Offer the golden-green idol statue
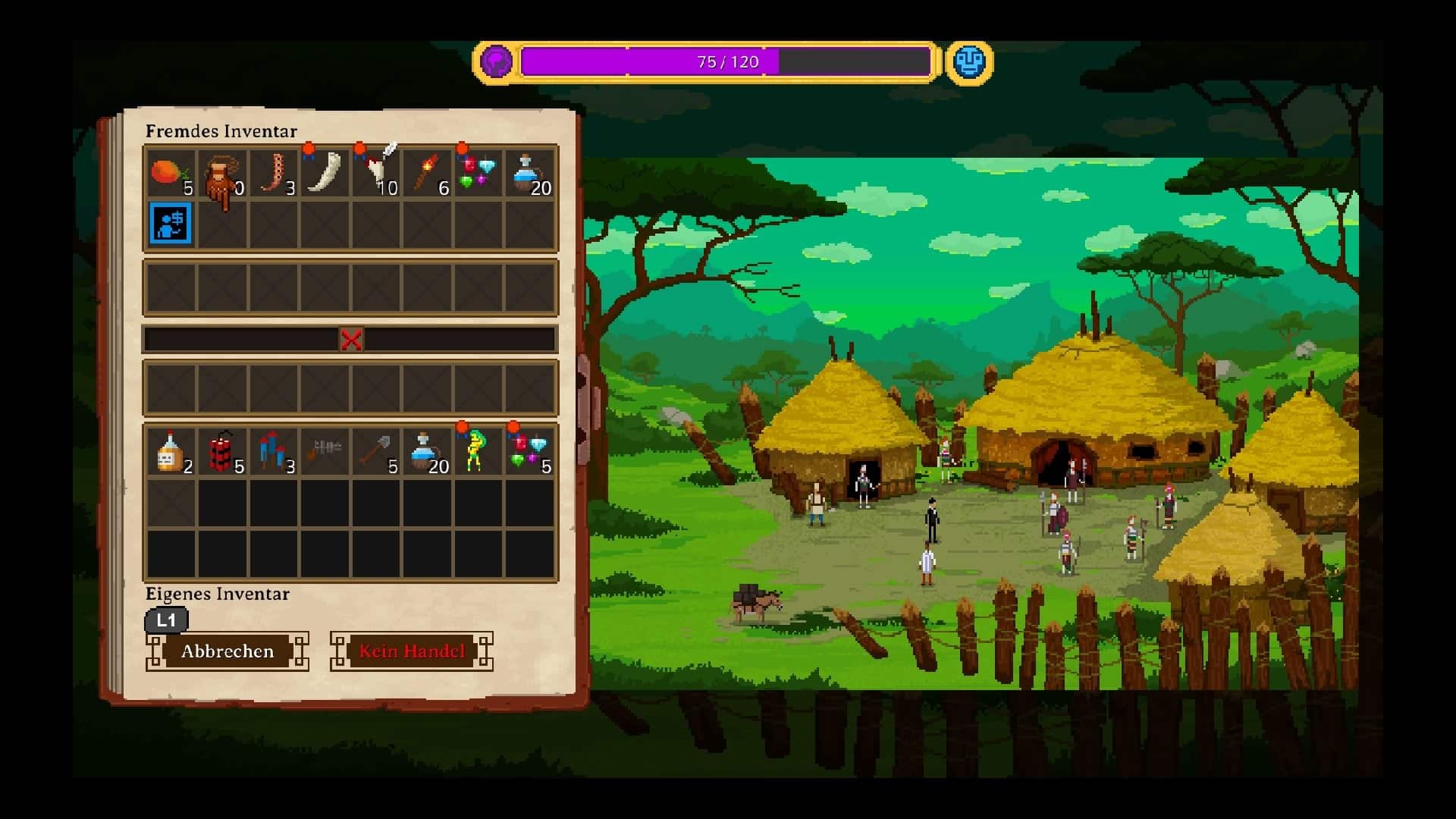The width and height of the screenshot is (1456, 819). (478, 451)
